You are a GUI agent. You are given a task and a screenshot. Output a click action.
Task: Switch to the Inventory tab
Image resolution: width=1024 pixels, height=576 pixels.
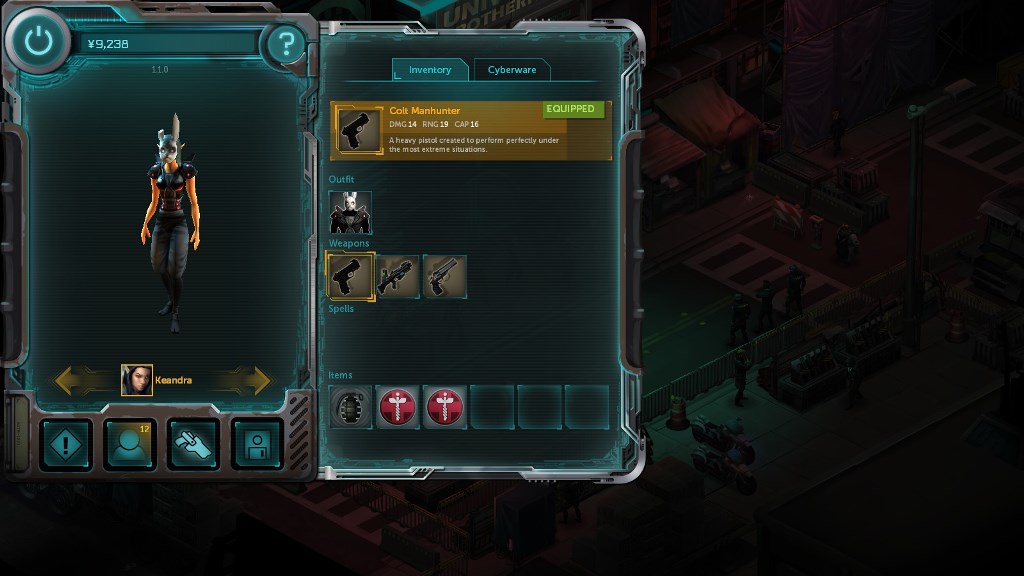(x=430, y=70)
